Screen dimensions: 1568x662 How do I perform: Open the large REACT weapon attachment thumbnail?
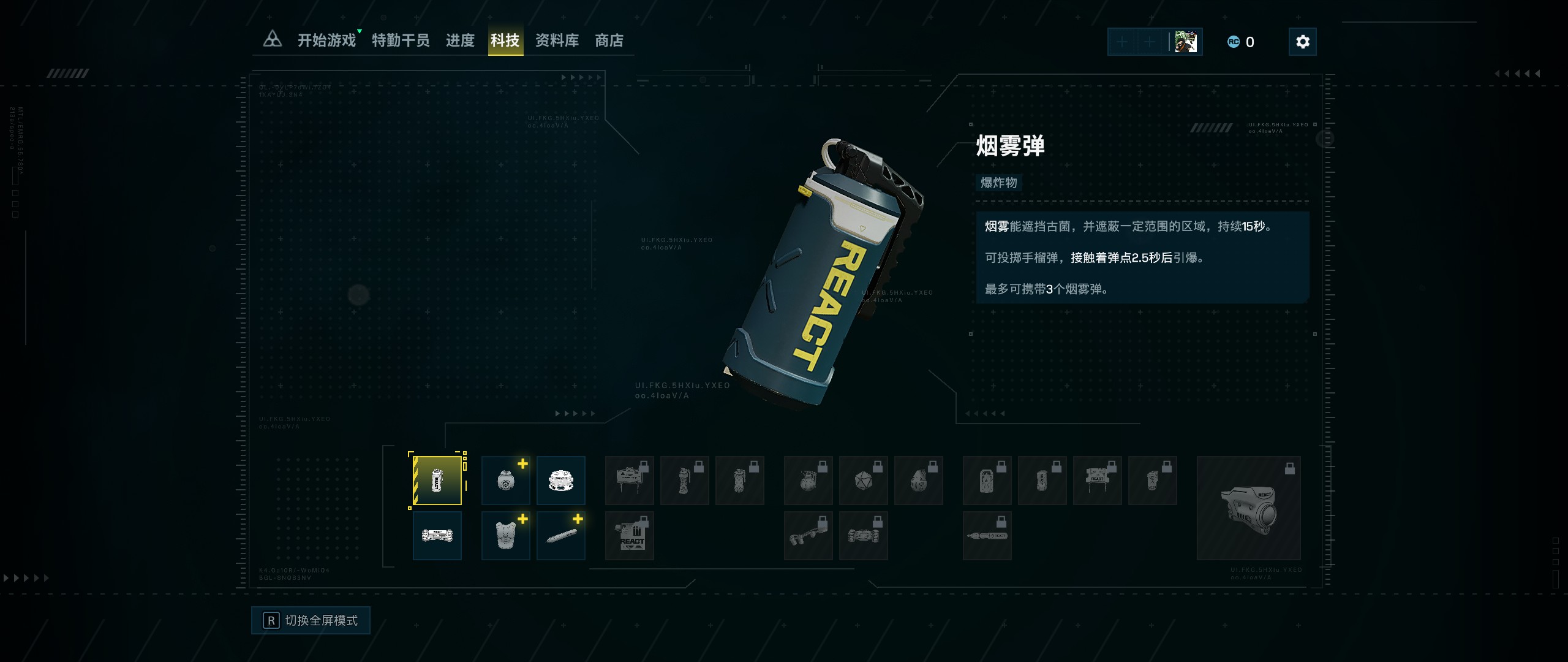point(1249,509)
